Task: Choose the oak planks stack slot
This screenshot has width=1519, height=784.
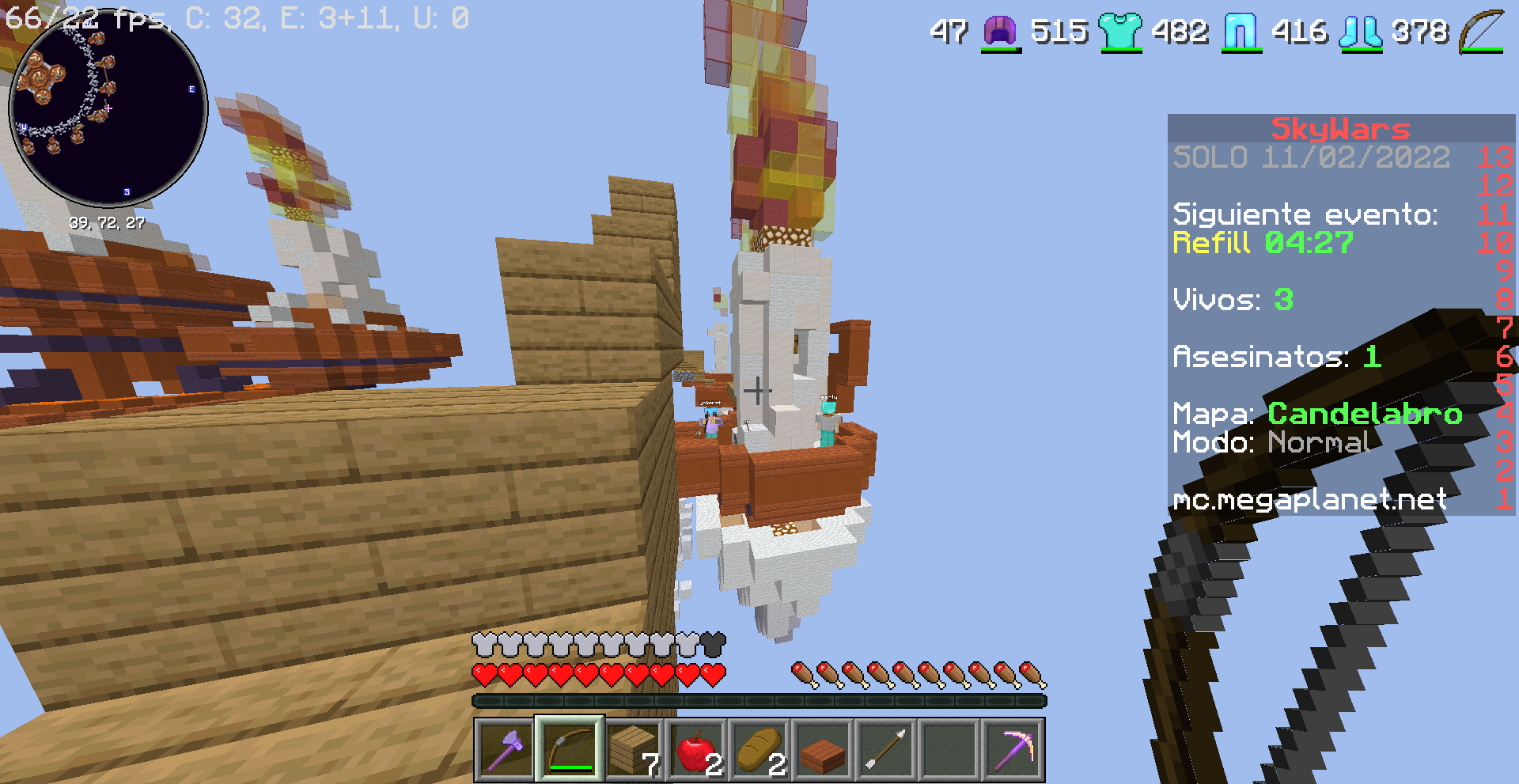Action: 633,749
